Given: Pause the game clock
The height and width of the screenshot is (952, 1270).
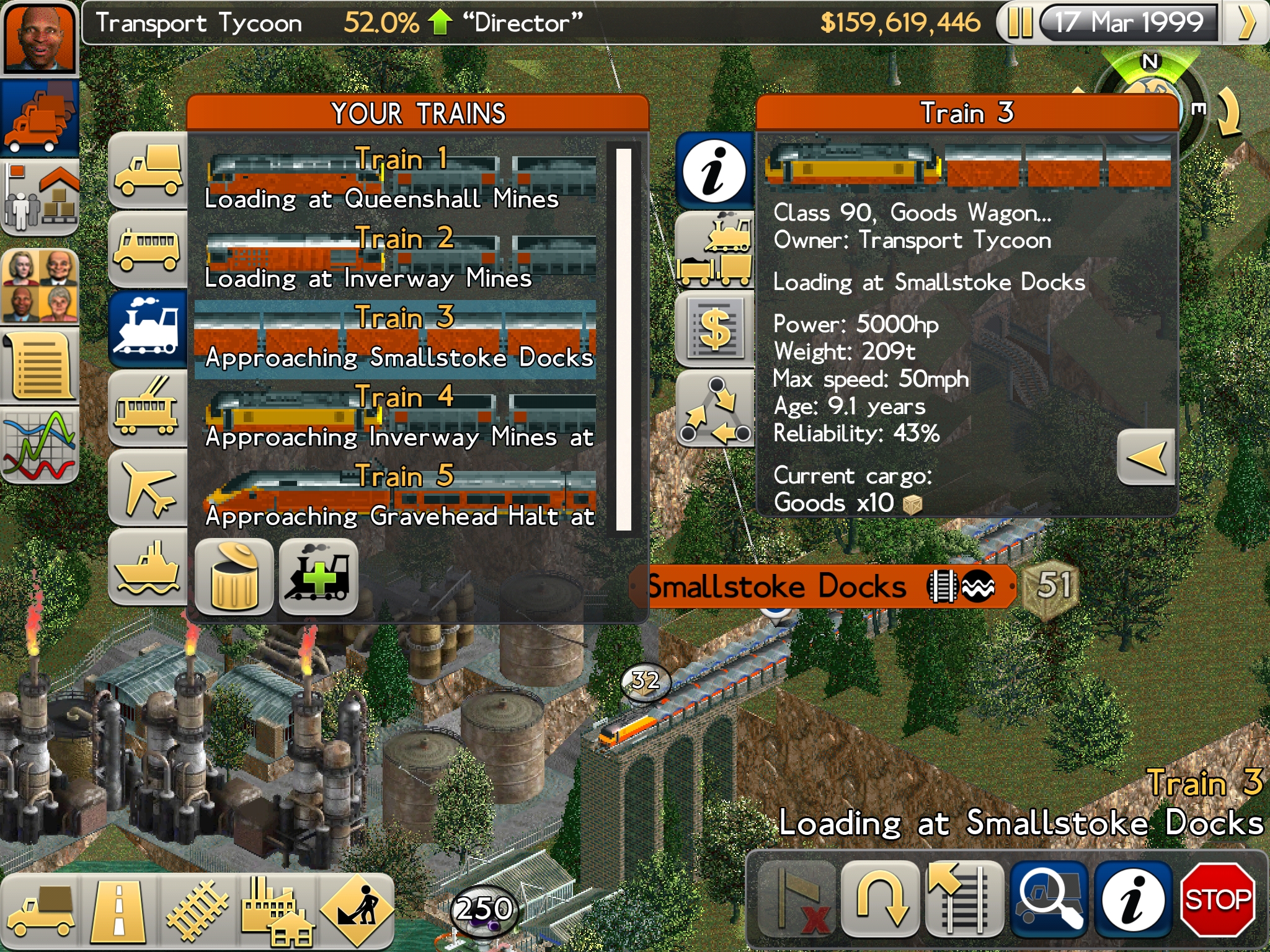Looking at the screenshot, I should coord(1019,22).
